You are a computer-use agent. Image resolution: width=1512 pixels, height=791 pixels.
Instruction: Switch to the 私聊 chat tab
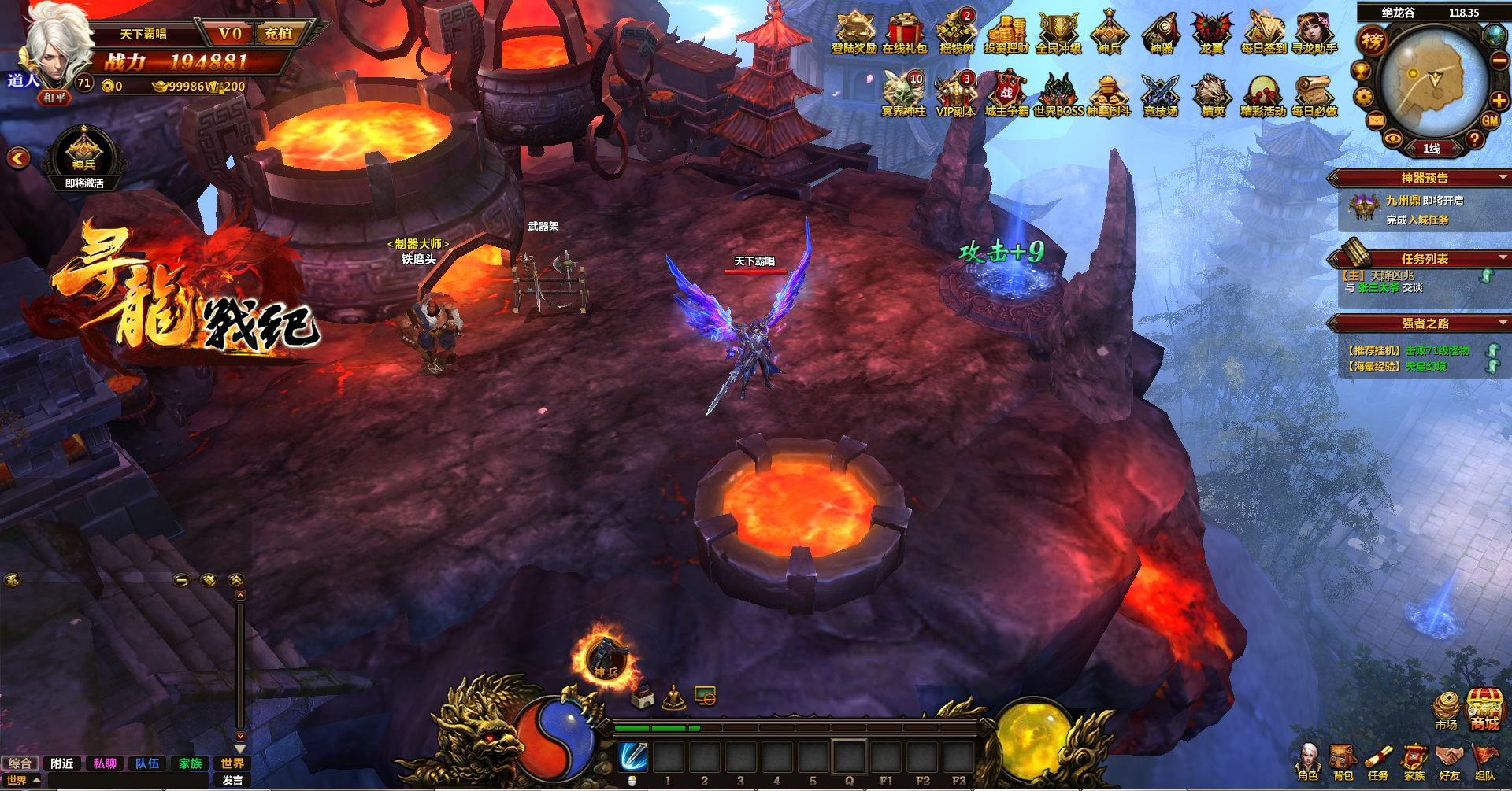pyautogui.click(x=105, y=763)
